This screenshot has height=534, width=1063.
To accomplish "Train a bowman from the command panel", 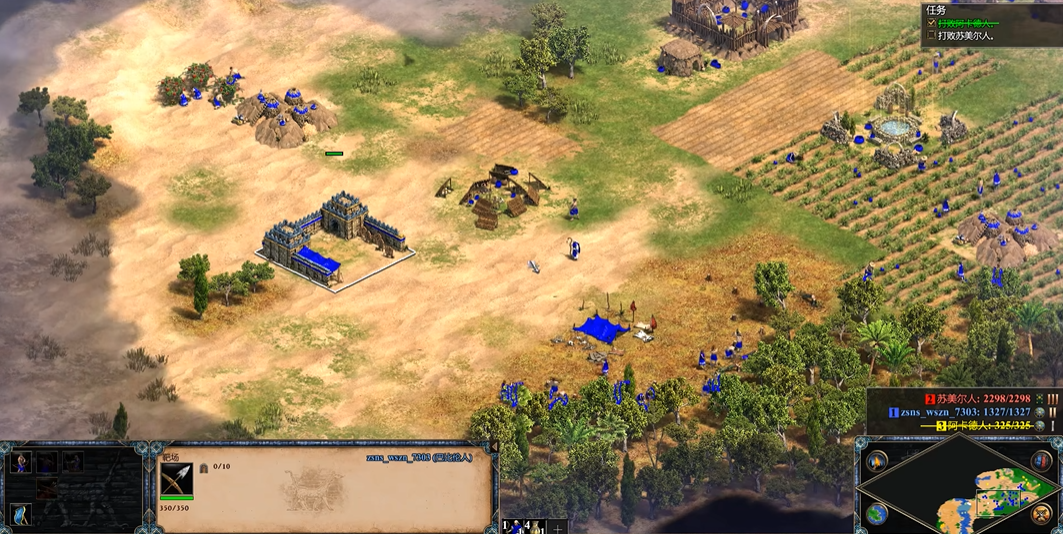I will point(21,462).
